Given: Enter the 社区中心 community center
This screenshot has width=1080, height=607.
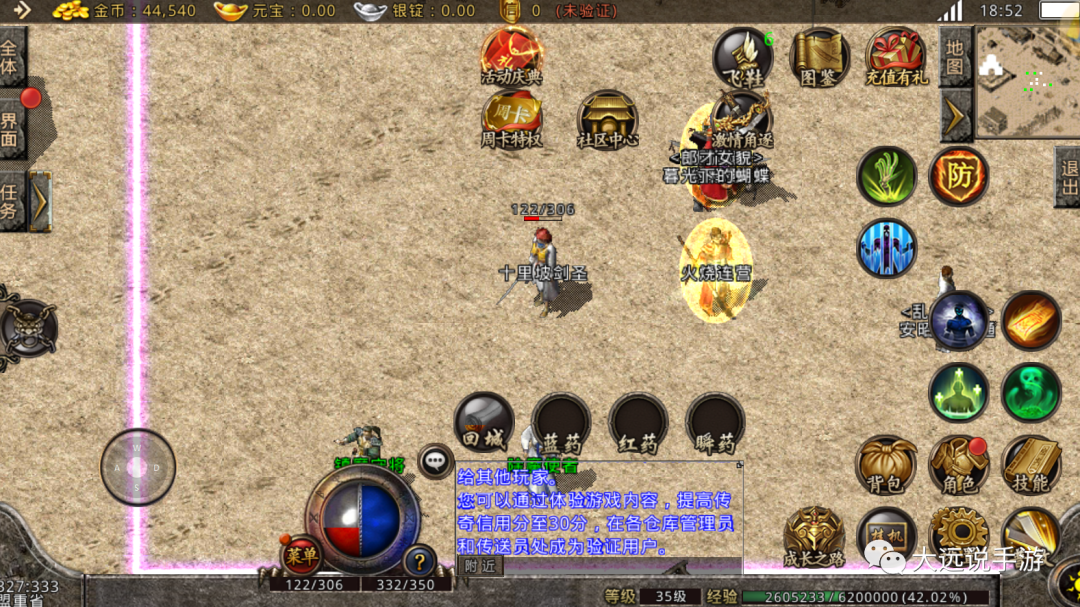Looking at the screenshot, I should (x=607, y=120).
